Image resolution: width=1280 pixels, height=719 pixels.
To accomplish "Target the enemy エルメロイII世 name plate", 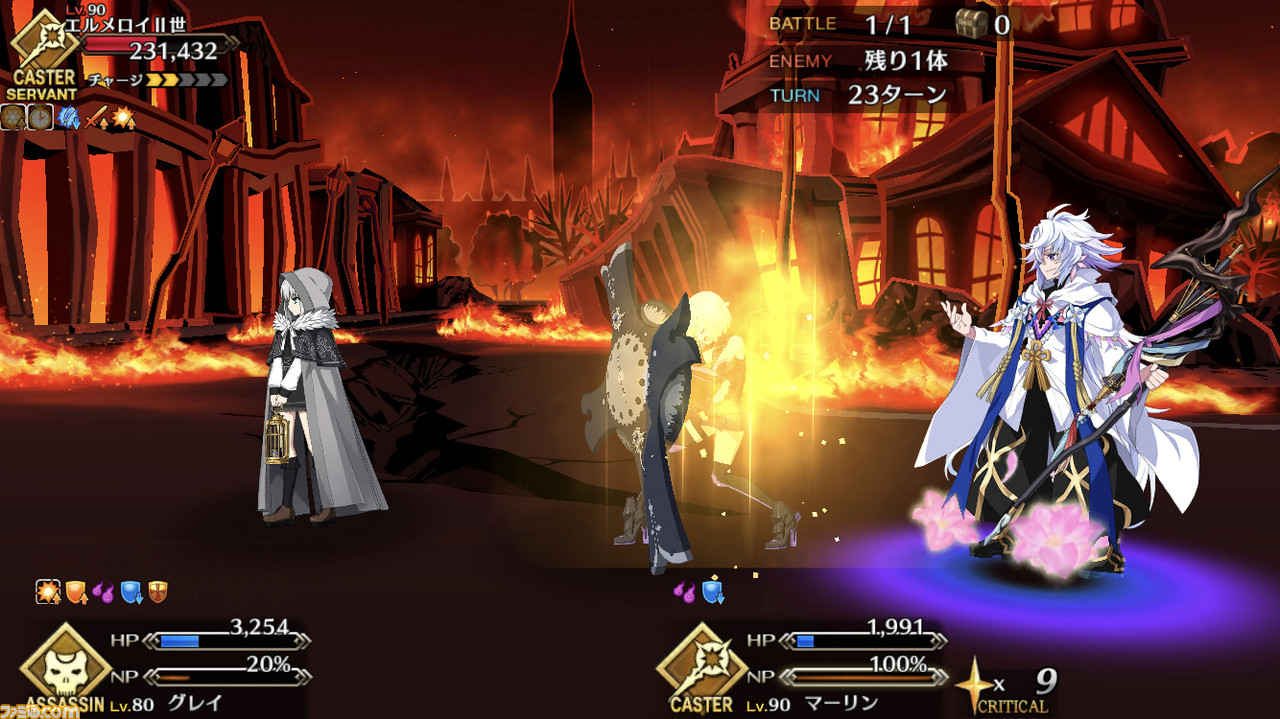I will tap(126, 26).
